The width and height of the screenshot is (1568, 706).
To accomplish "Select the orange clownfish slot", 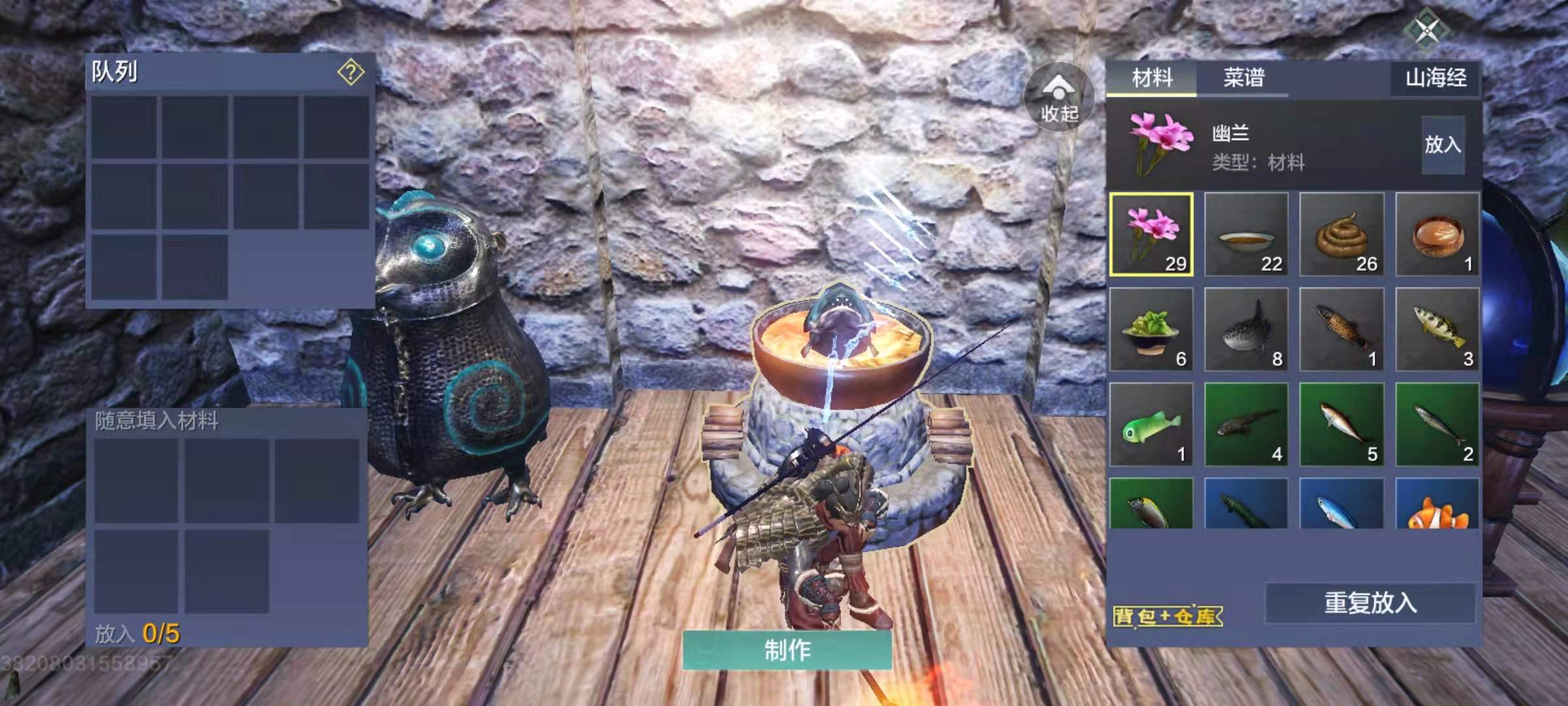I will (x=1437, y=505).
